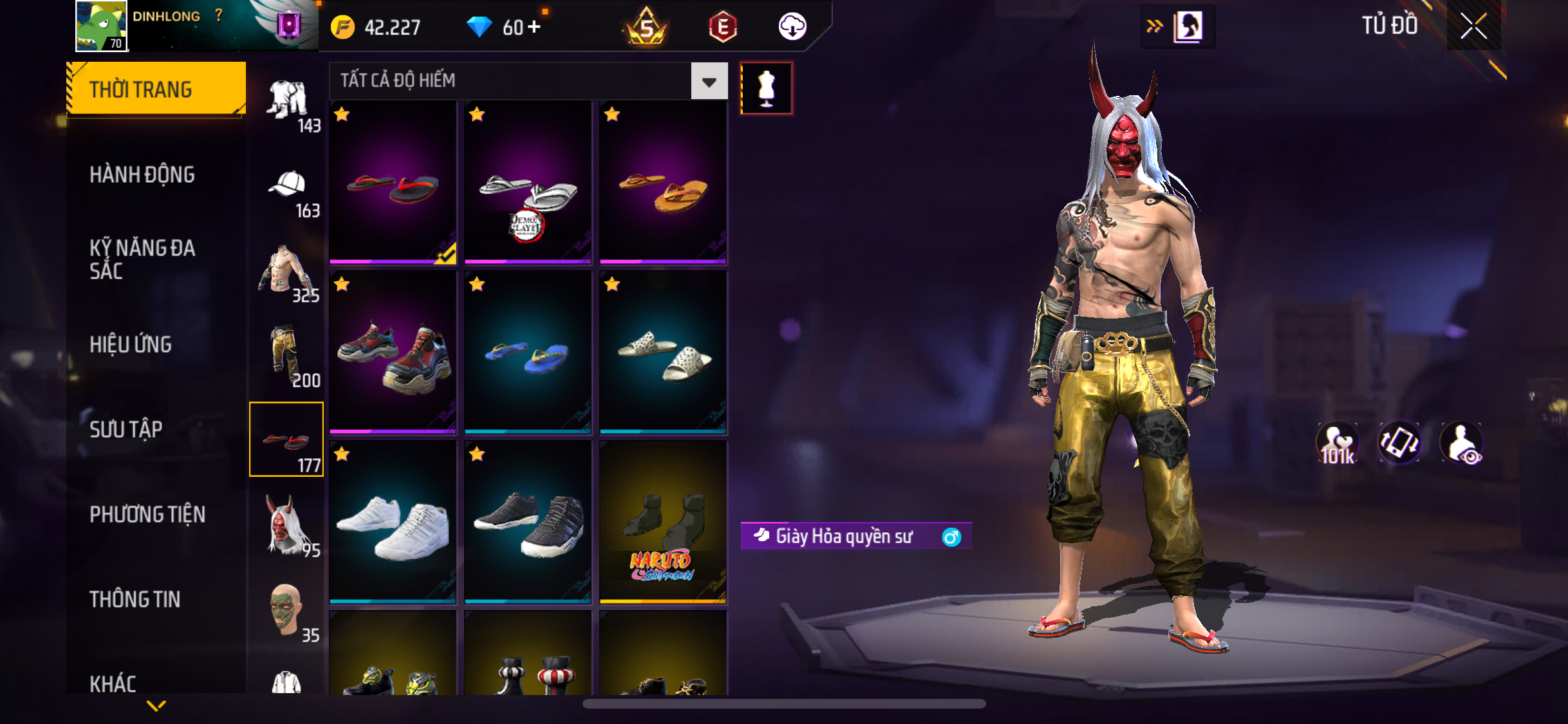Screen dimensions: 1568x724
Task: Click the mannequin preview button
Action: (766, 88)
